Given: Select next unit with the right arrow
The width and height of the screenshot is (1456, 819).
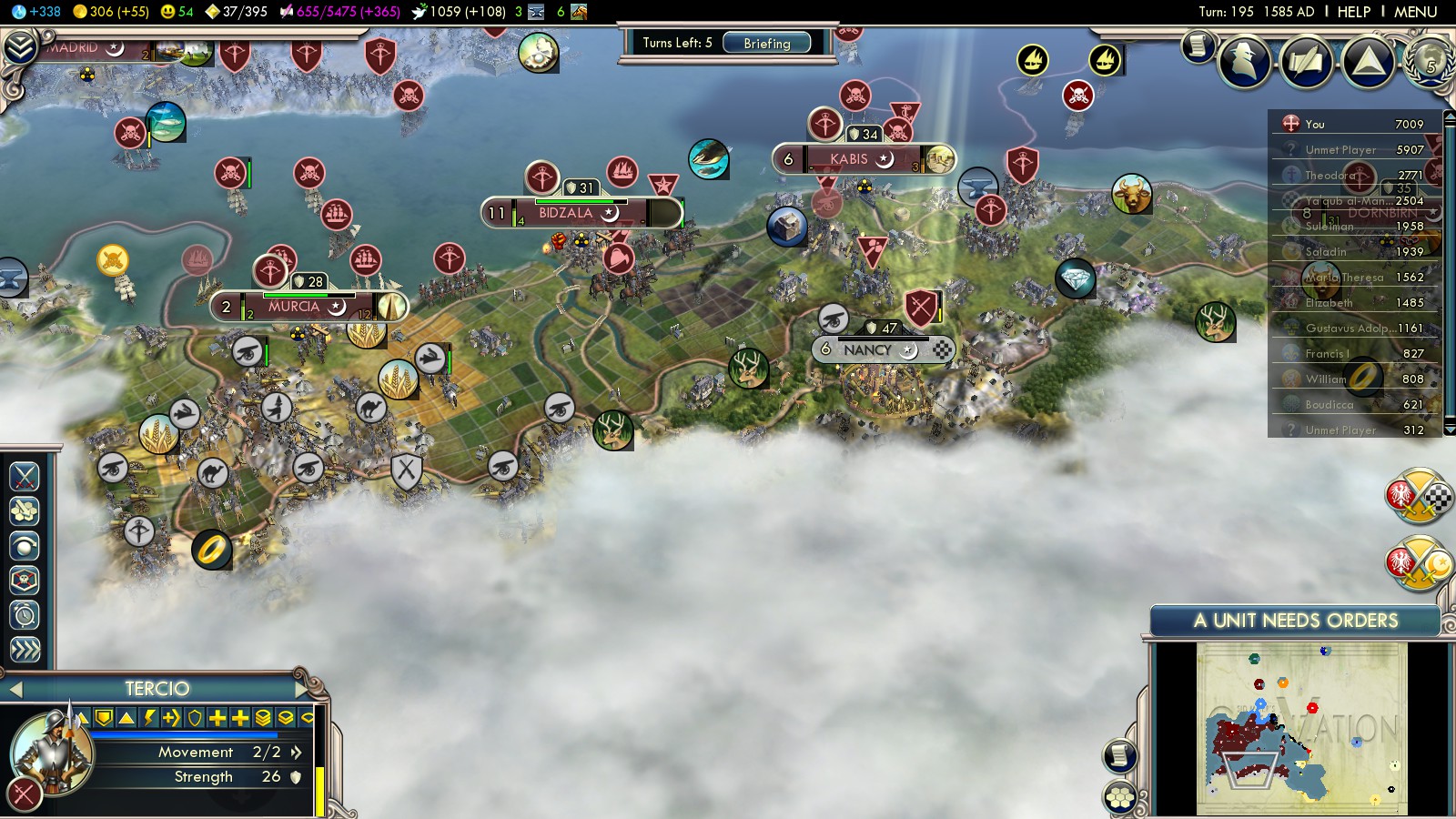Looking at the screenshot, I should coord(301,689).
